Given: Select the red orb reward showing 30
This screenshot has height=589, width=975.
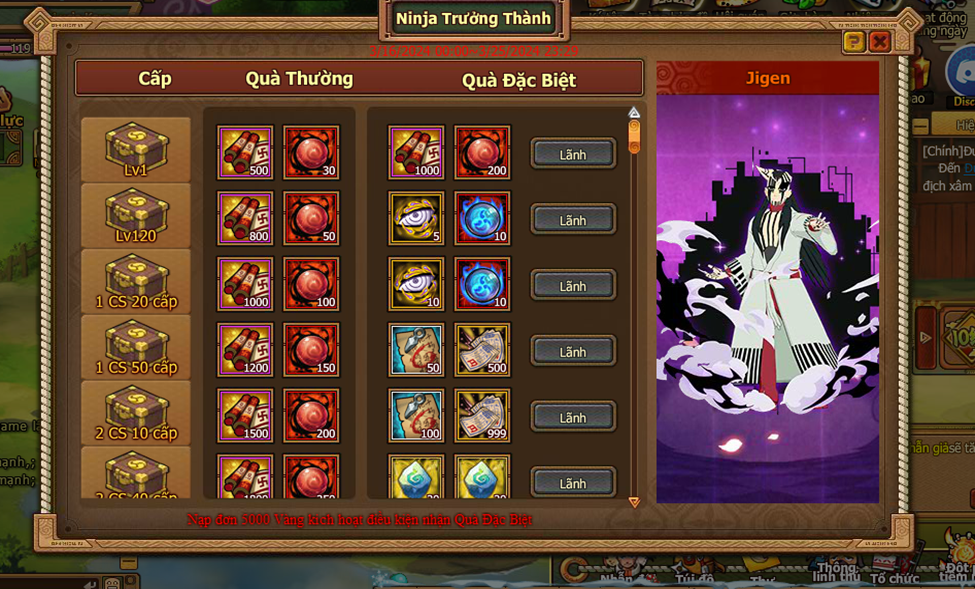Looking at the screenshot, I should point(311,152).
